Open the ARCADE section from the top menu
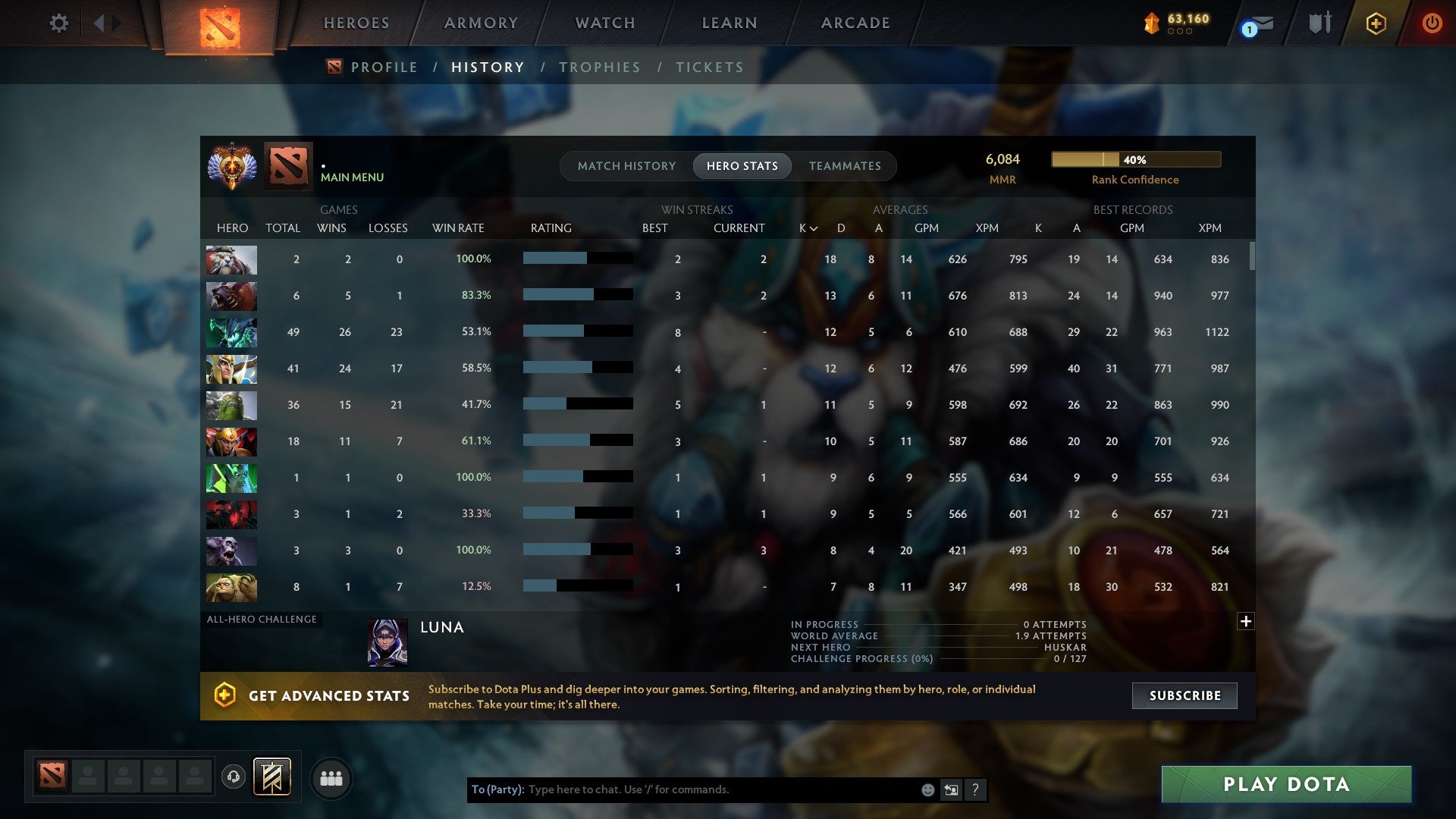This screenshot has height=819, width=1456. pos(854,23)
